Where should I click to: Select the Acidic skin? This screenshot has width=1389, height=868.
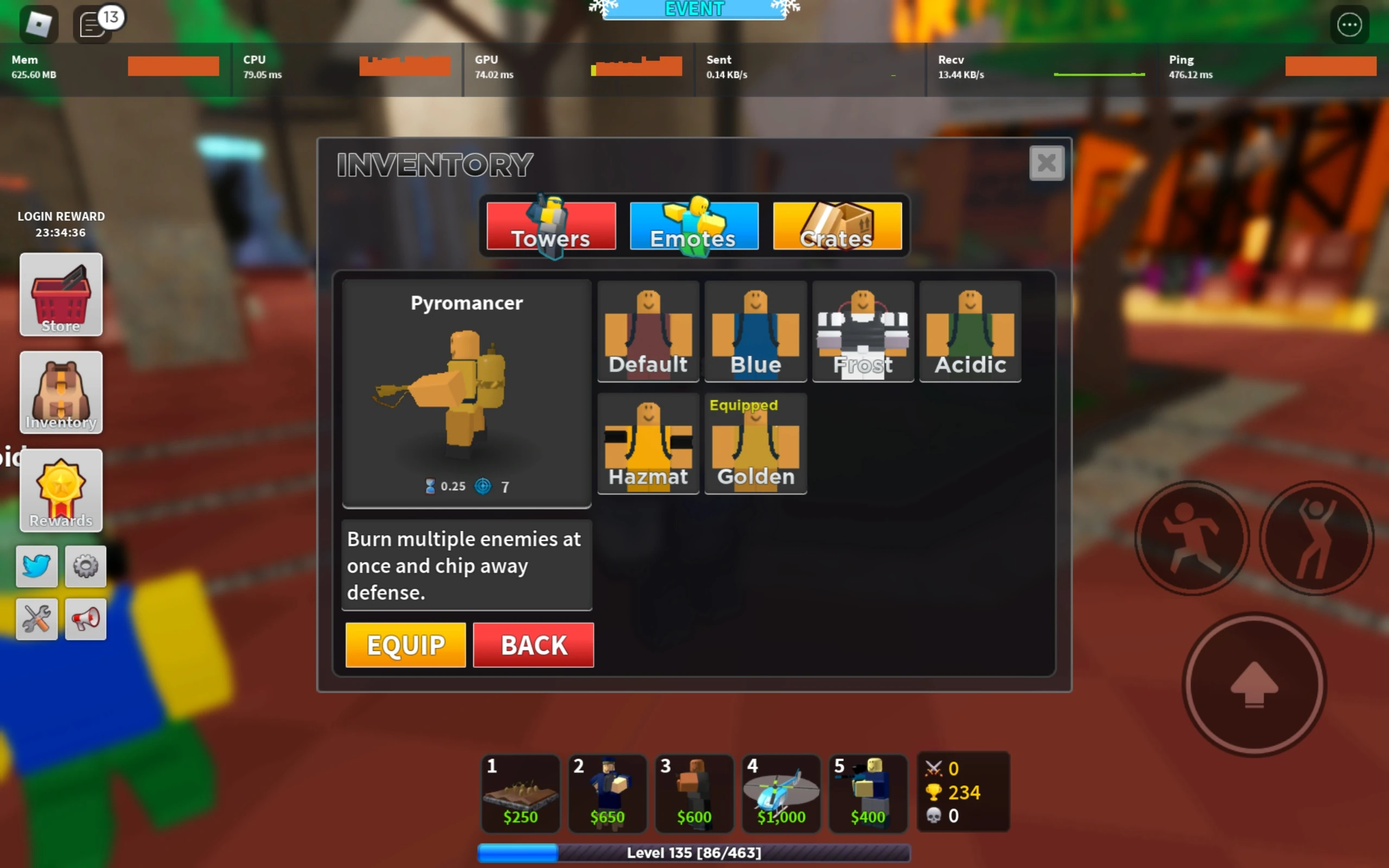tap(970, 332)
